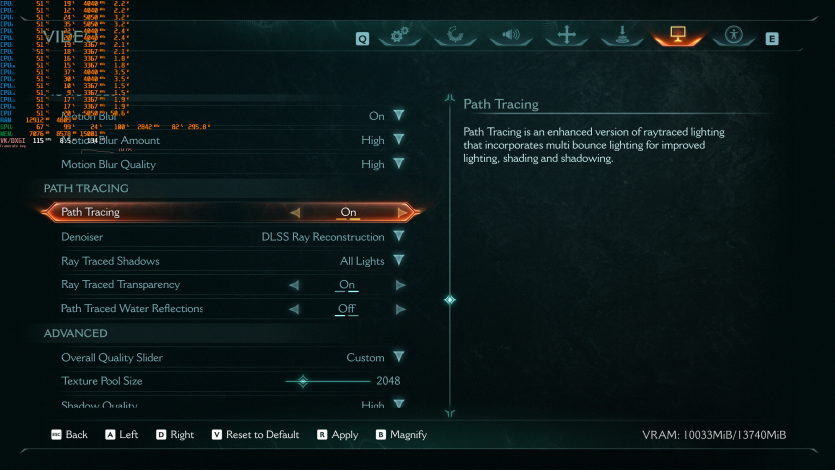Select the Magnify option
The height and width of the screenshot is (470, 835).
click(401, 435)
